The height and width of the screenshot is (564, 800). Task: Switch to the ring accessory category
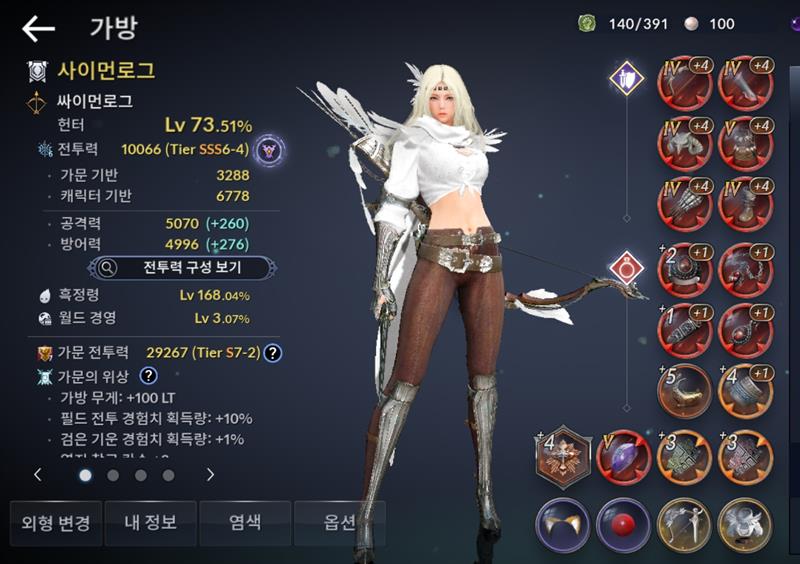click(627, 268)
